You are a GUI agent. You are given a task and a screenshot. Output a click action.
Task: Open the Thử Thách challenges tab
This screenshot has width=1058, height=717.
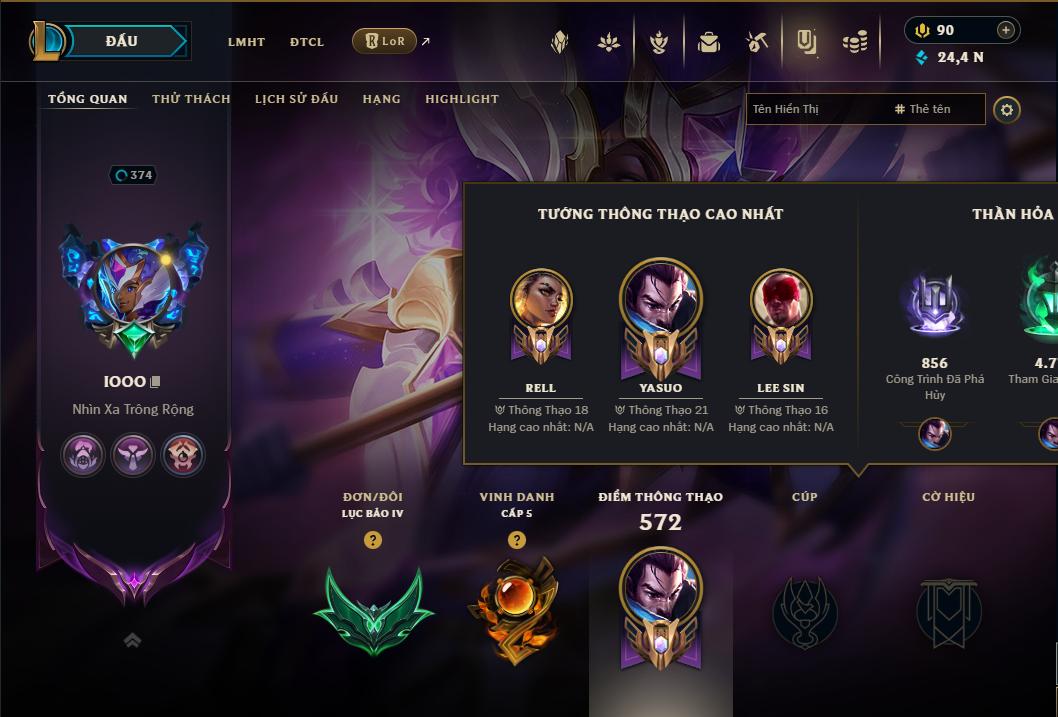click(x=191, y=99)
